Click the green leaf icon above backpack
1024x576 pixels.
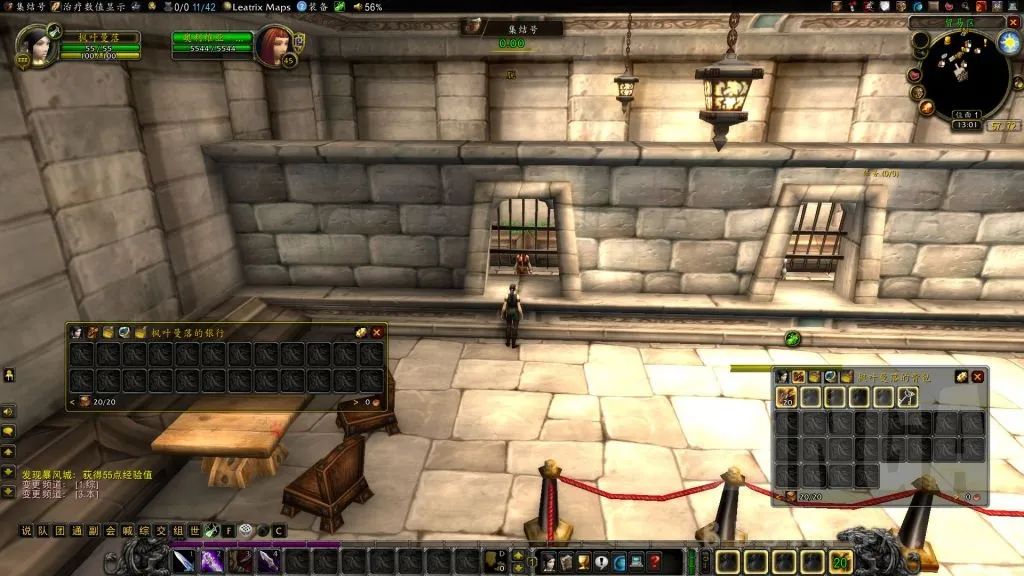coord(793,339)
